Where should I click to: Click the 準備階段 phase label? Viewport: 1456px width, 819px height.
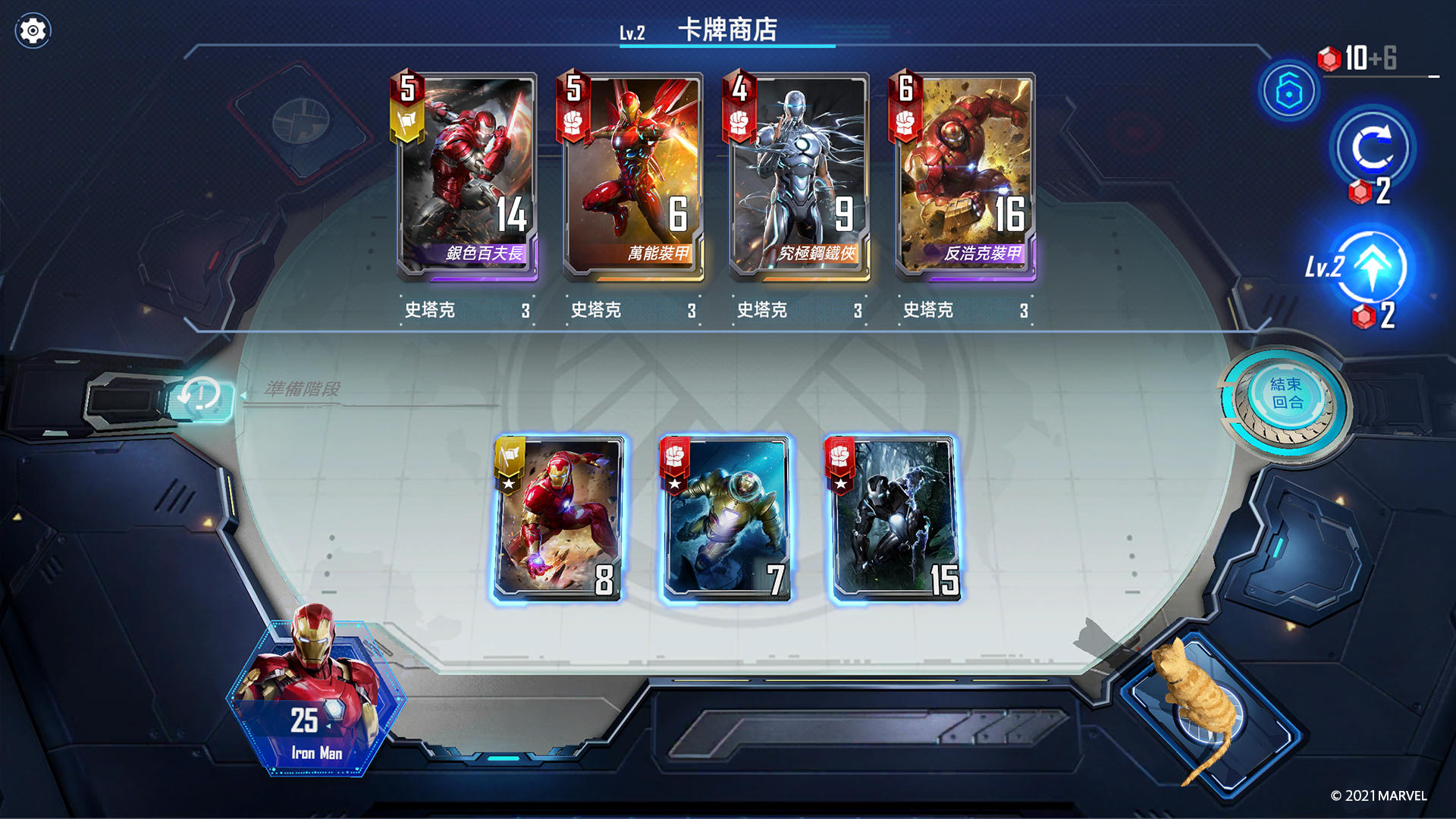coord(303,388)
